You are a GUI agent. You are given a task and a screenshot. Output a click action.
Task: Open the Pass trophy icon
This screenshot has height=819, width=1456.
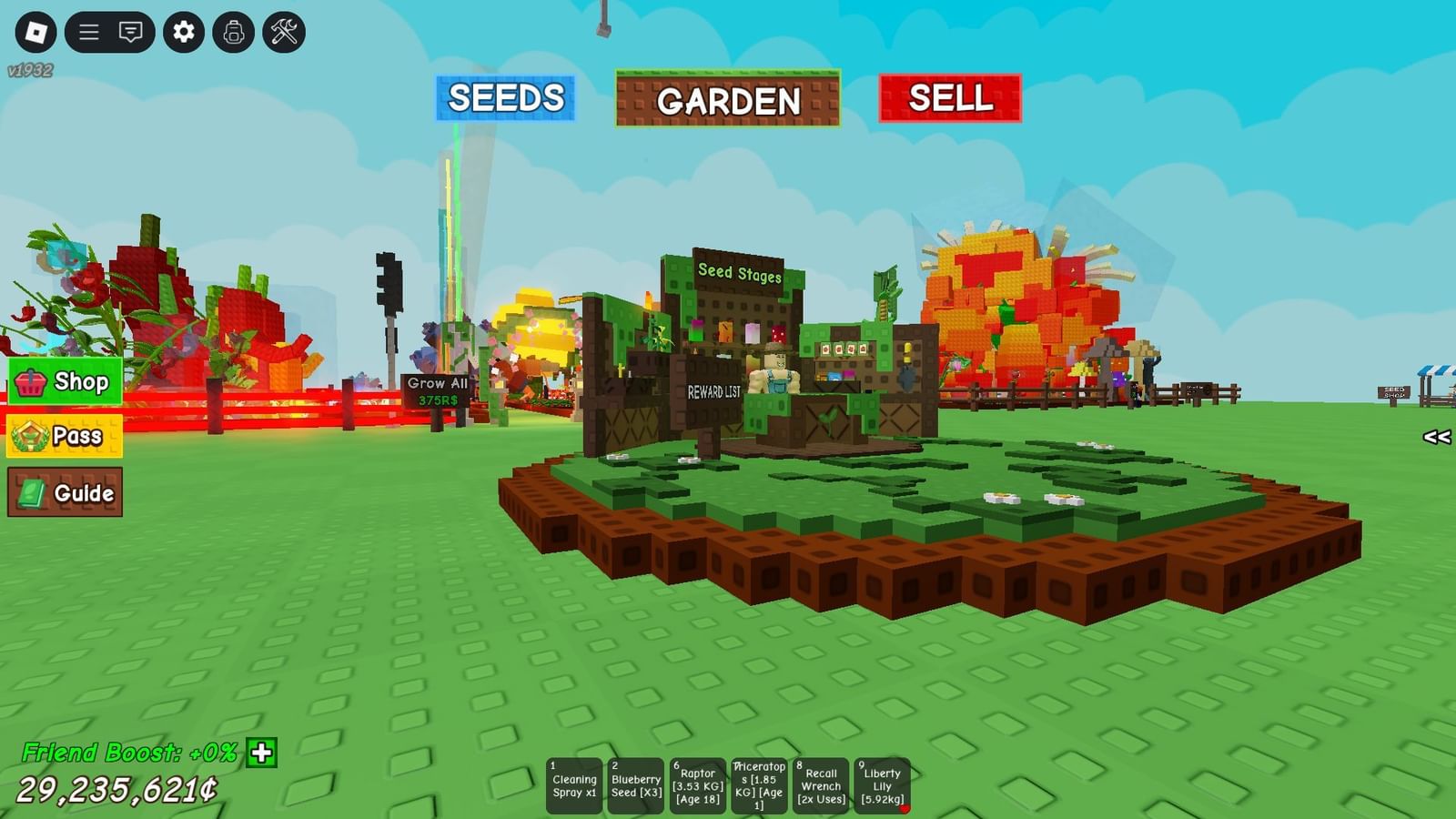tap(64, 436)
